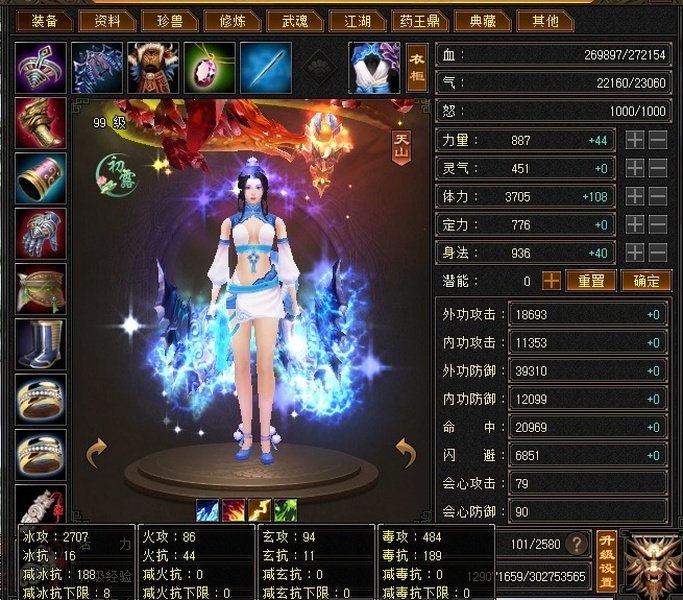
Task: Open the 资料 tab
Action: click(x=106, y=20)
